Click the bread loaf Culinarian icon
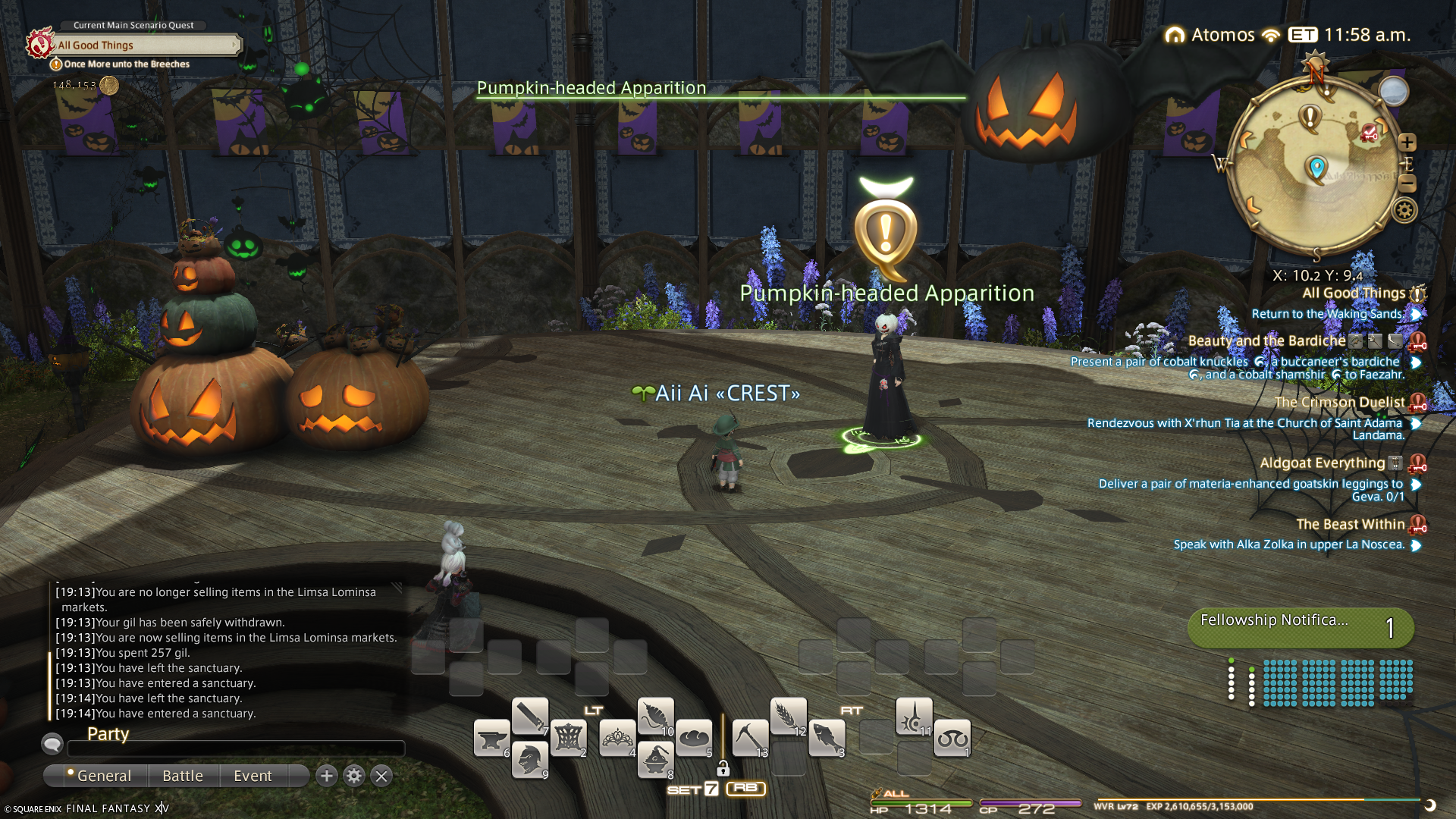 (694, 739)
